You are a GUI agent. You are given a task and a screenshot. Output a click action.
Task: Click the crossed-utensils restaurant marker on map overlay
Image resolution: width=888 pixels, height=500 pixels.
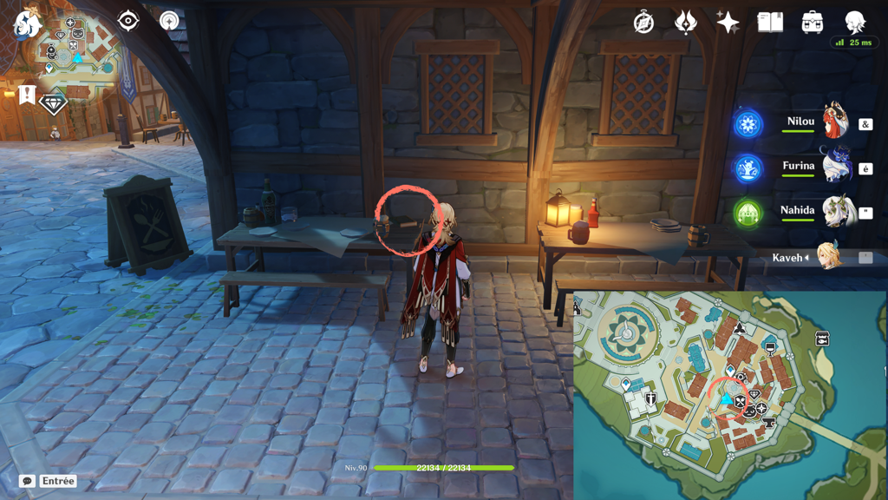(x=740, y=402)
